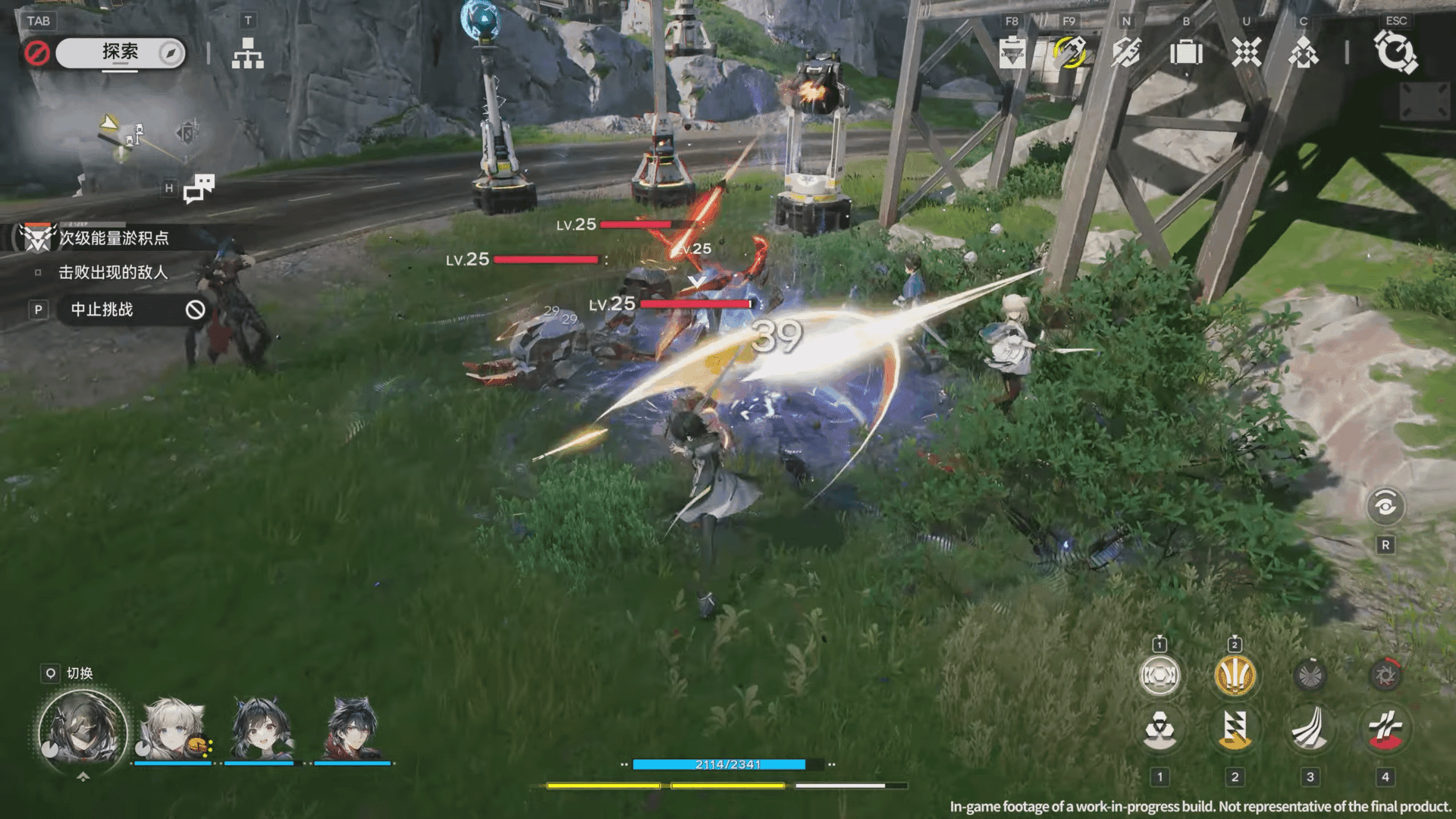The width and height of the screenshot is (1456, 819).
Task: Open the system menu gear icon
Action: click(1395, 53)
